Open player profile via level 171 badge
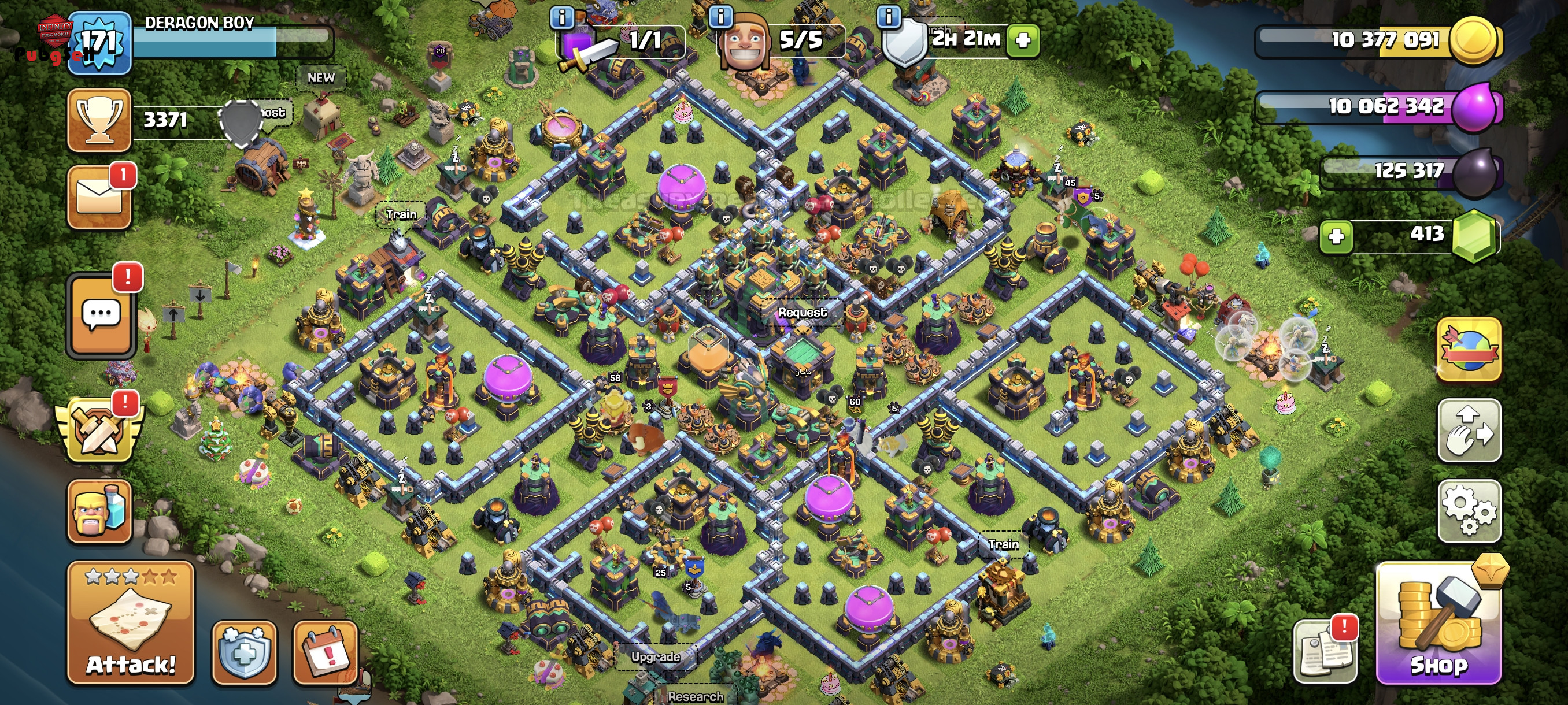1568x705 pixels. [99, 43]
